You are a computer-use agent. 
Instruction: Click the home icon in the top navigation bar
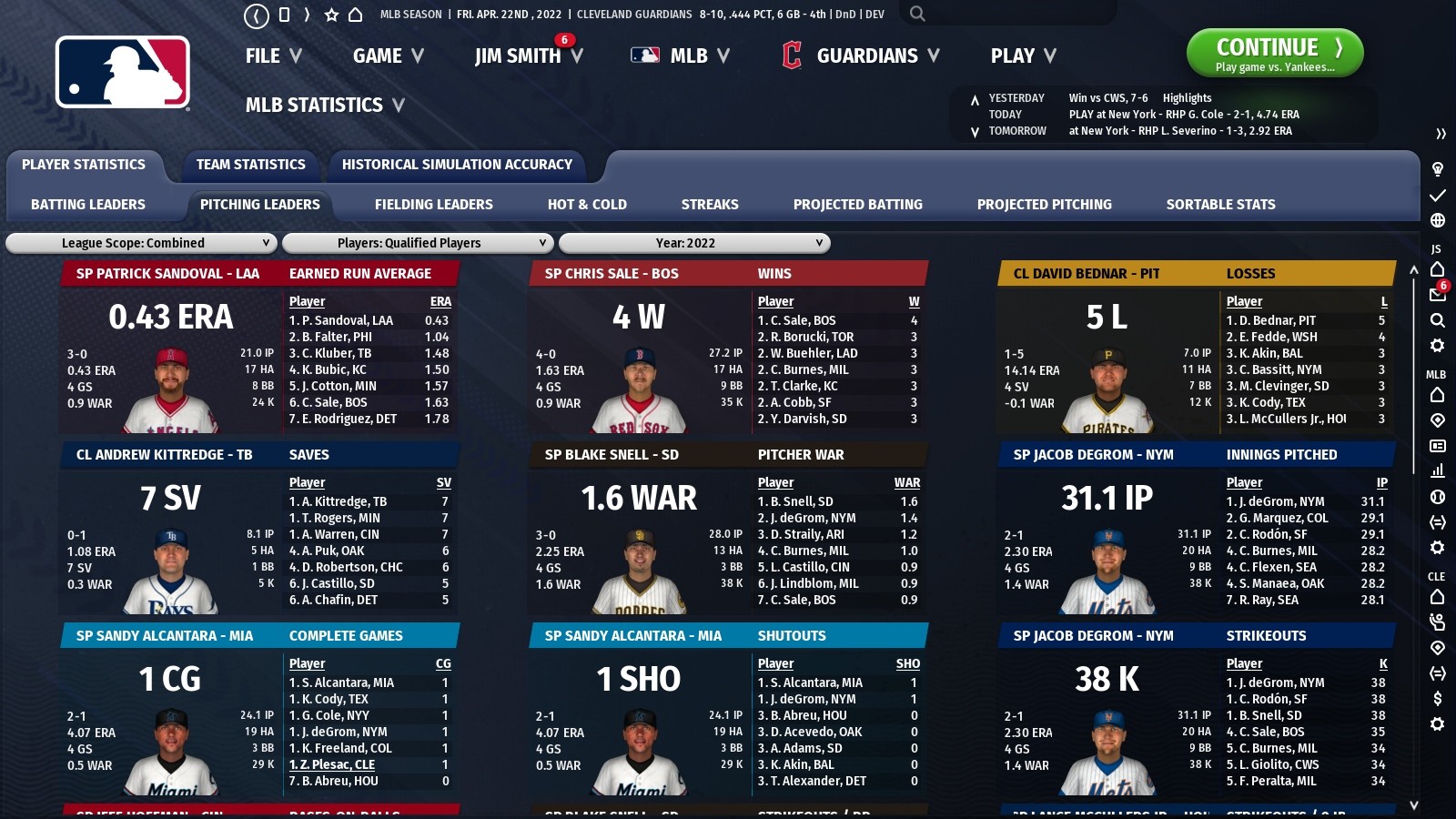click(x=356, y=15)
